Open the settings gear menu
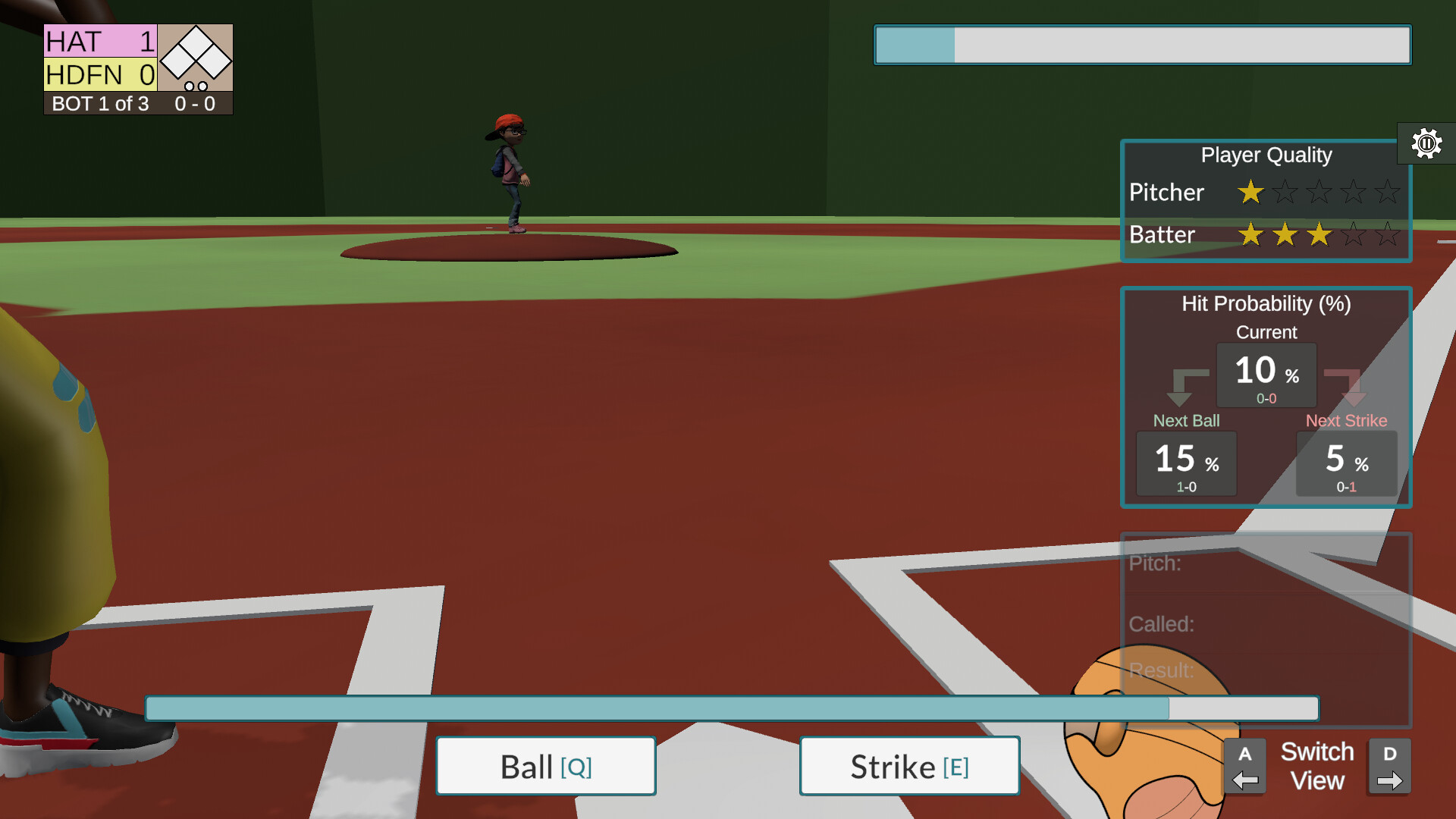 pos(1426,143)
